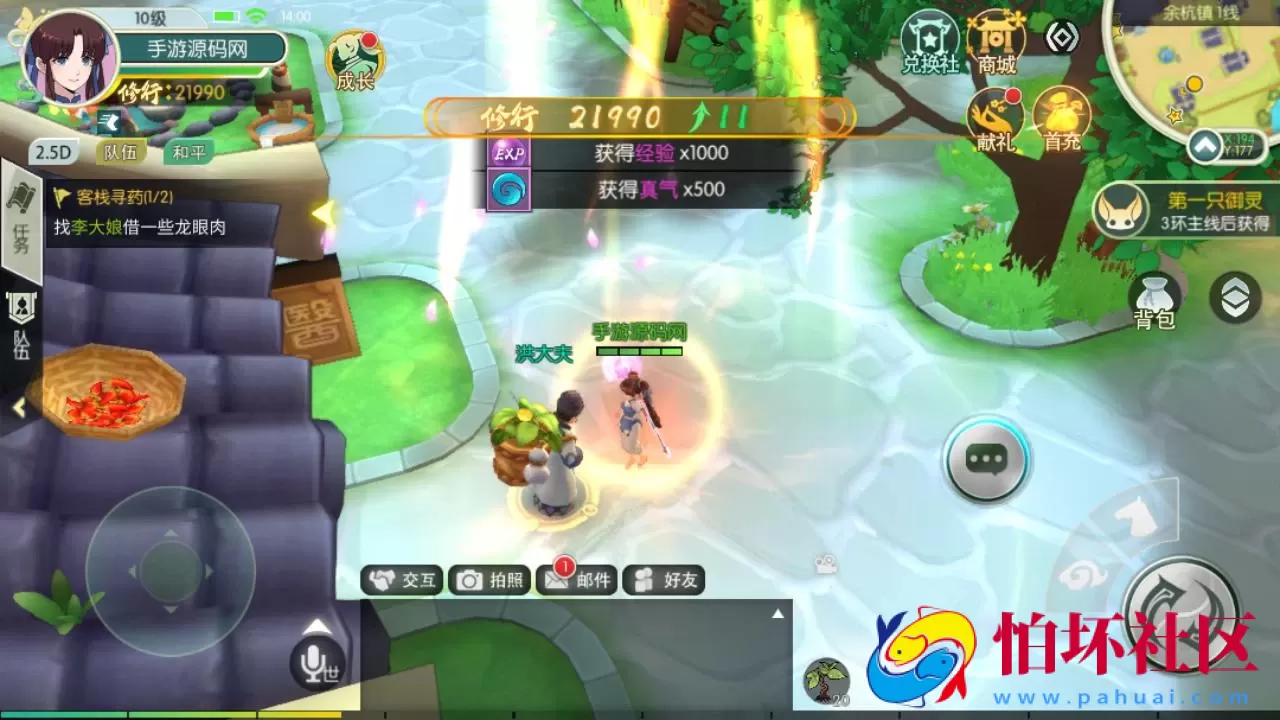
Task: Open the player portrait profile
Action: (70, 56)
